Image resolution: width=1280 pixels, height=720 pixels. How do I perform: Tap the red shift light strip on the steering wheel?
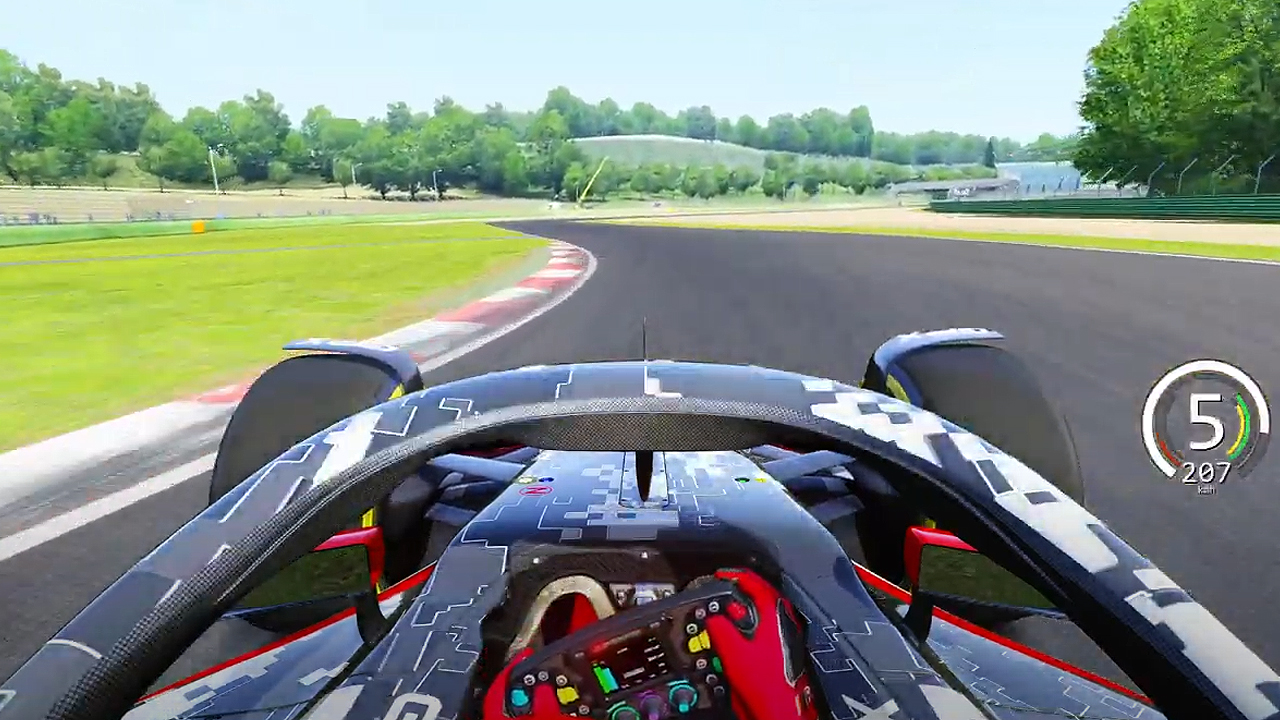pyautogui.click(x=600, y=645)
